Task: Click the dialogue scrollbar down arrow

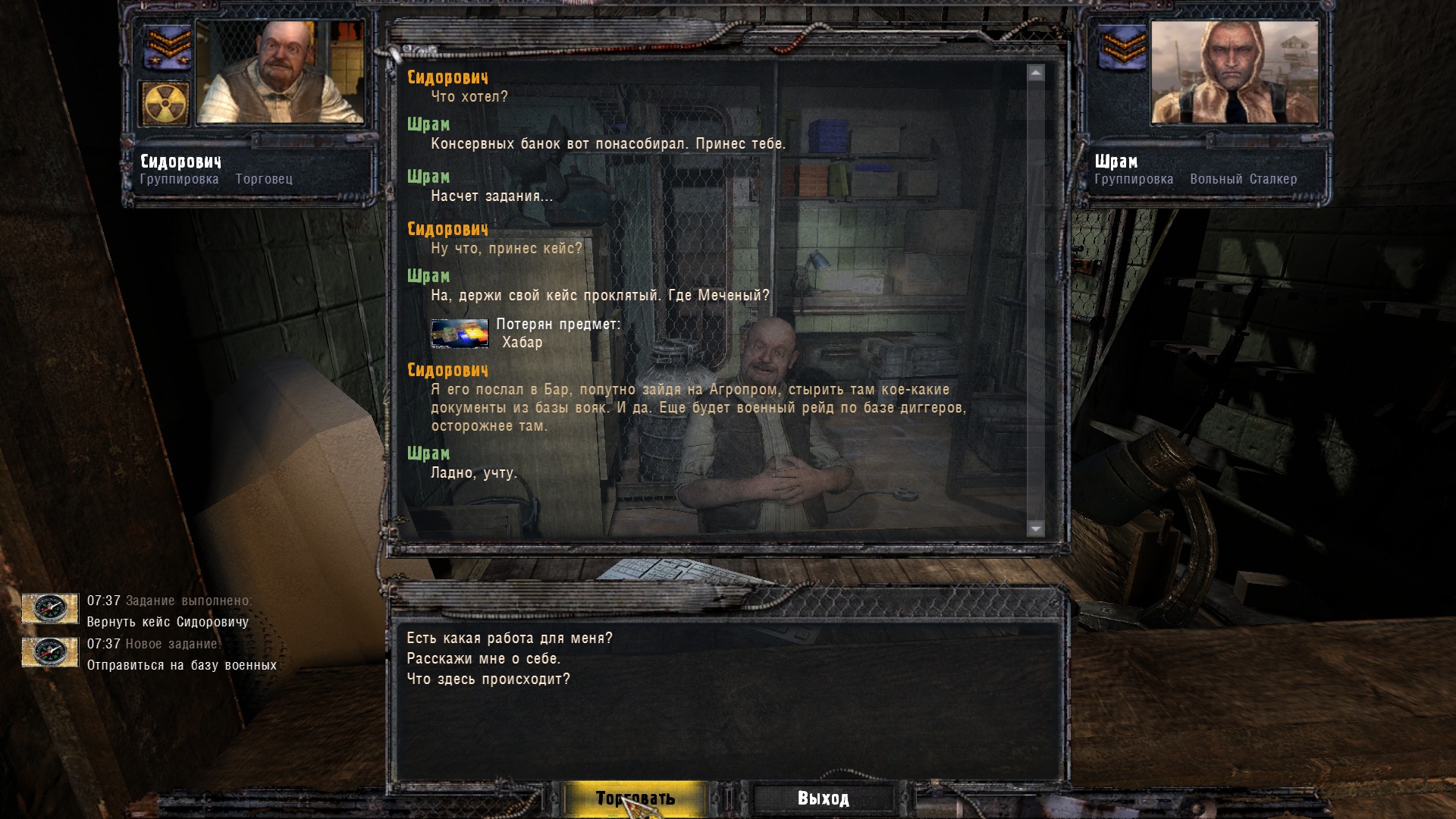Action: tap(1036, 528)
